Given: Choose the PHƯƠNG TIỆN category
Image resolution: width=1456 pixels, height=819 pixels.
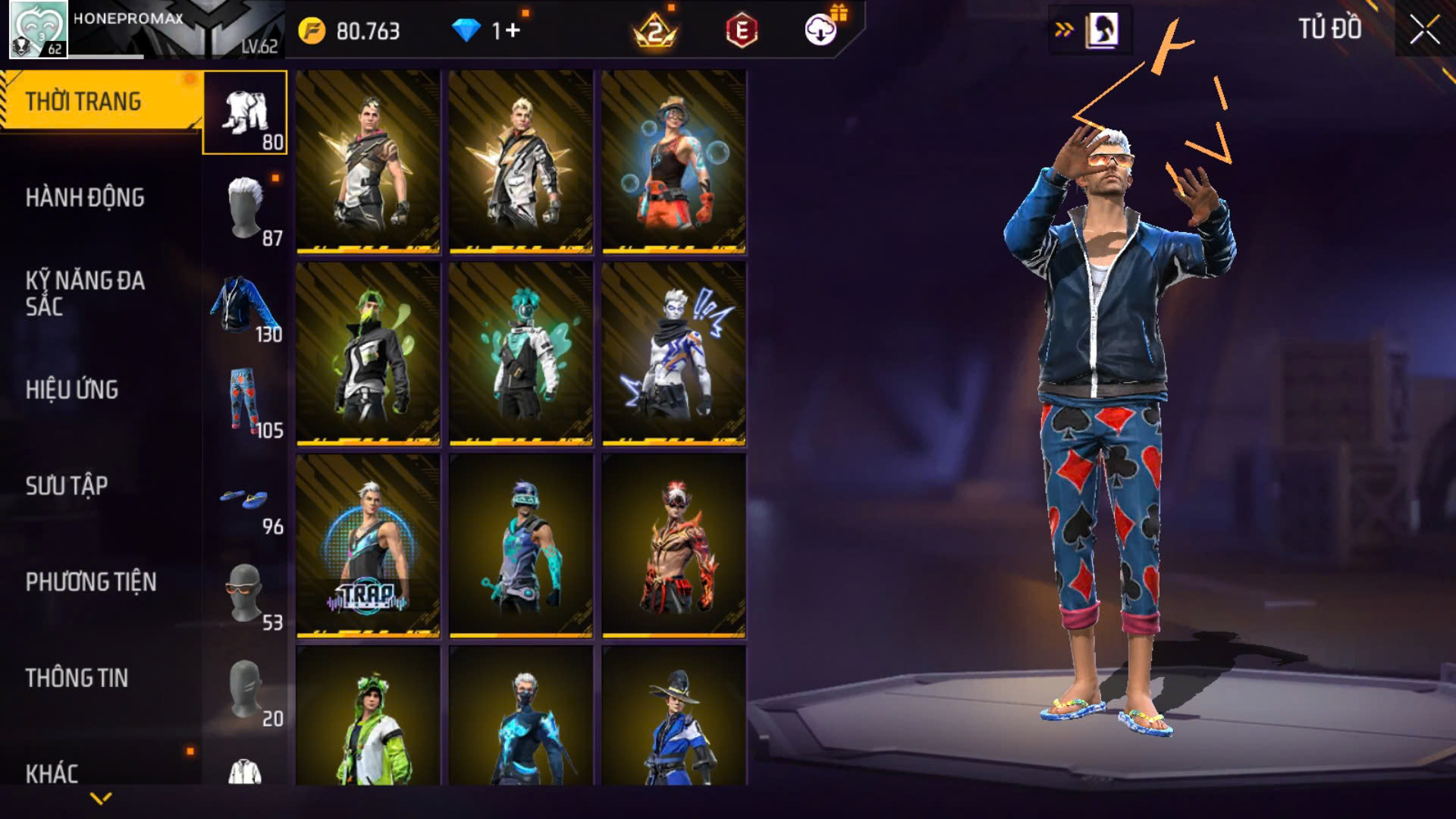Looking at the screenshot, I should pos(91,582).
